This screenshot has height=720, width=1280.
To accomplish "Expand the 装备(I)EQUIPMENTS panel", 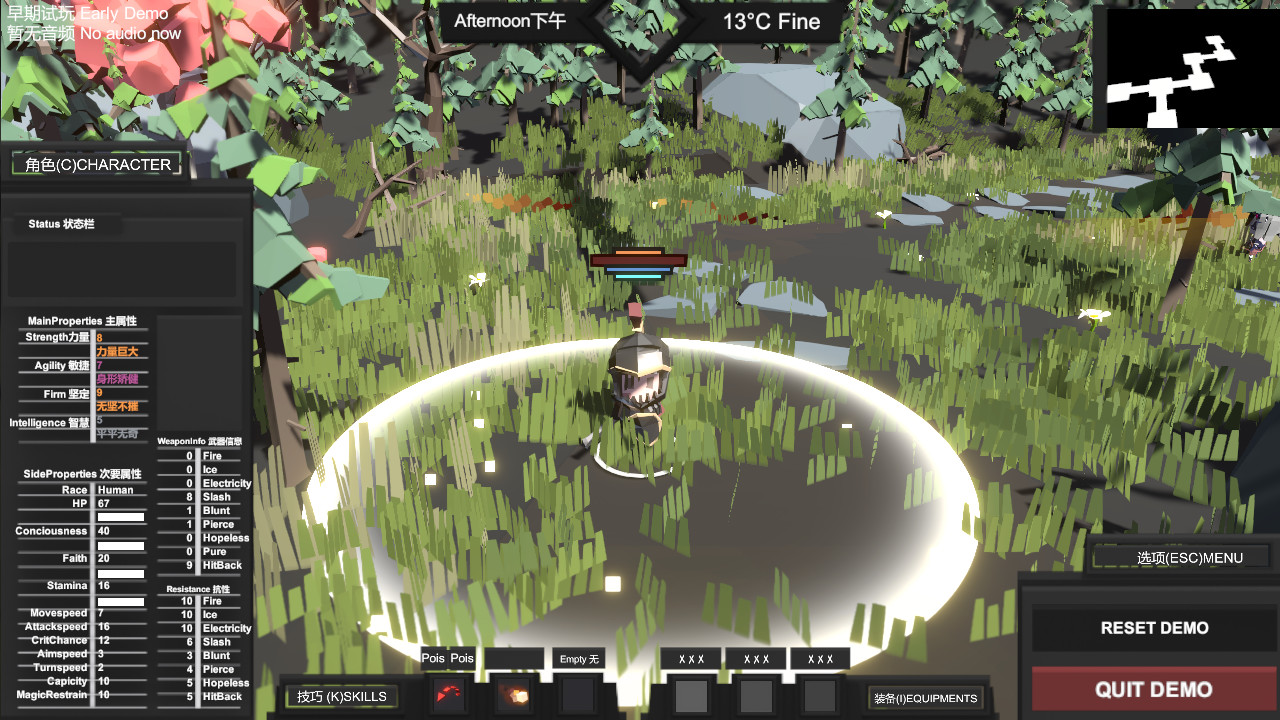I will (926, 698).
